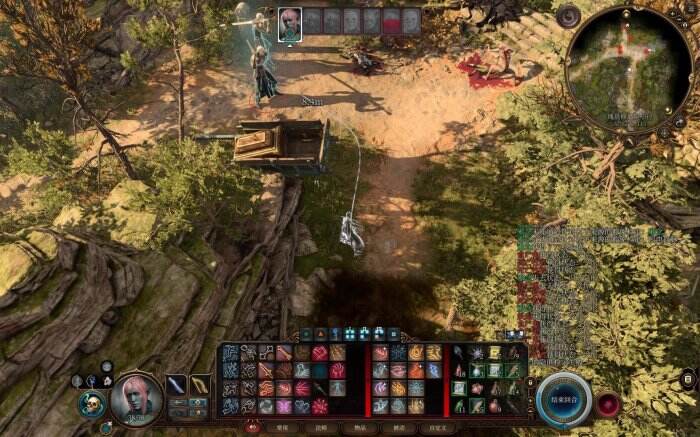
Task: Click the pink-haired character portrait by the hotbar
Action: 134,397
